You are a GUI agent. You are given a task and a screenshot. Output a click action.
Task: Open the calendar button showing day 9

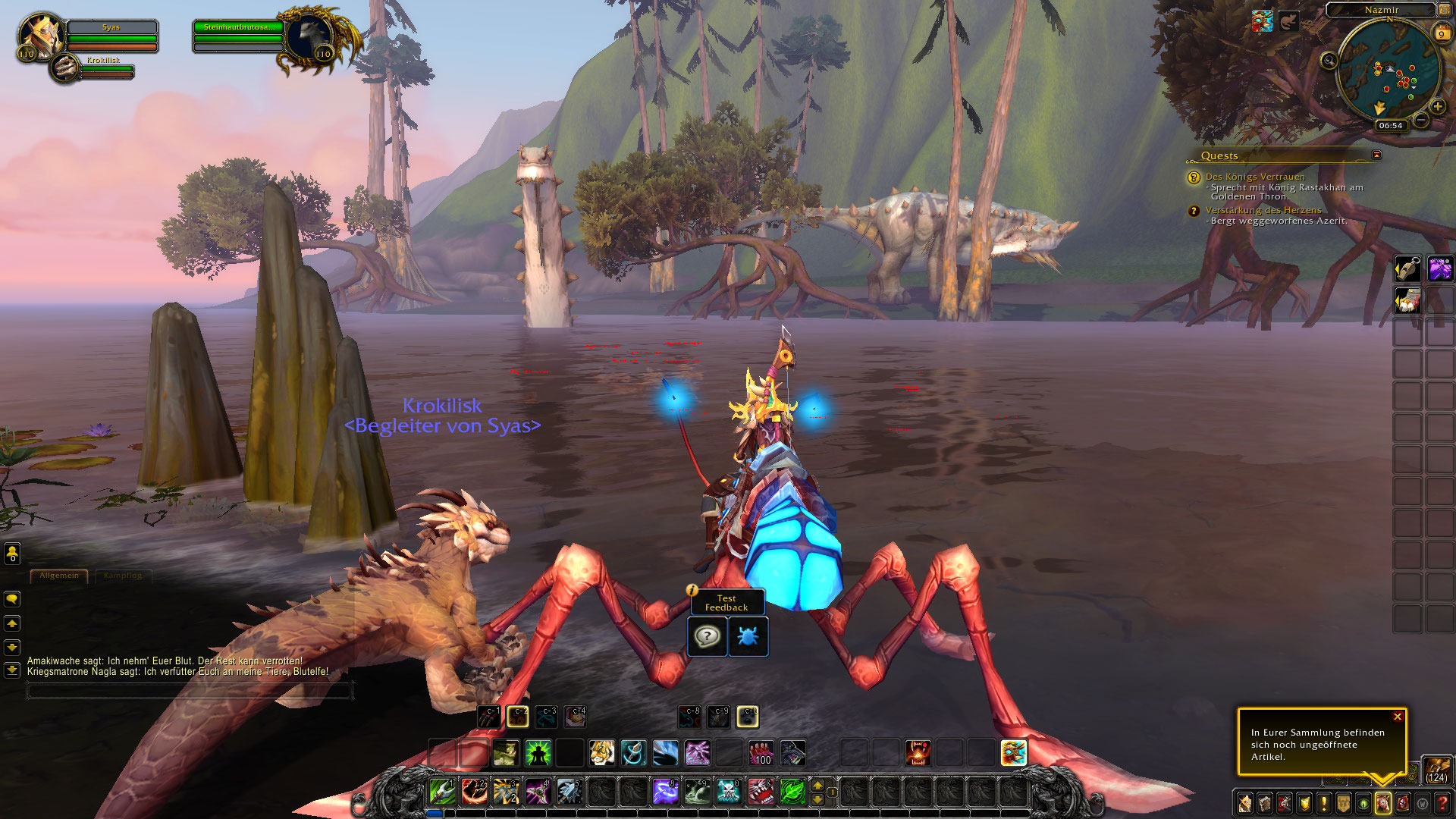tap(1442, 33)
